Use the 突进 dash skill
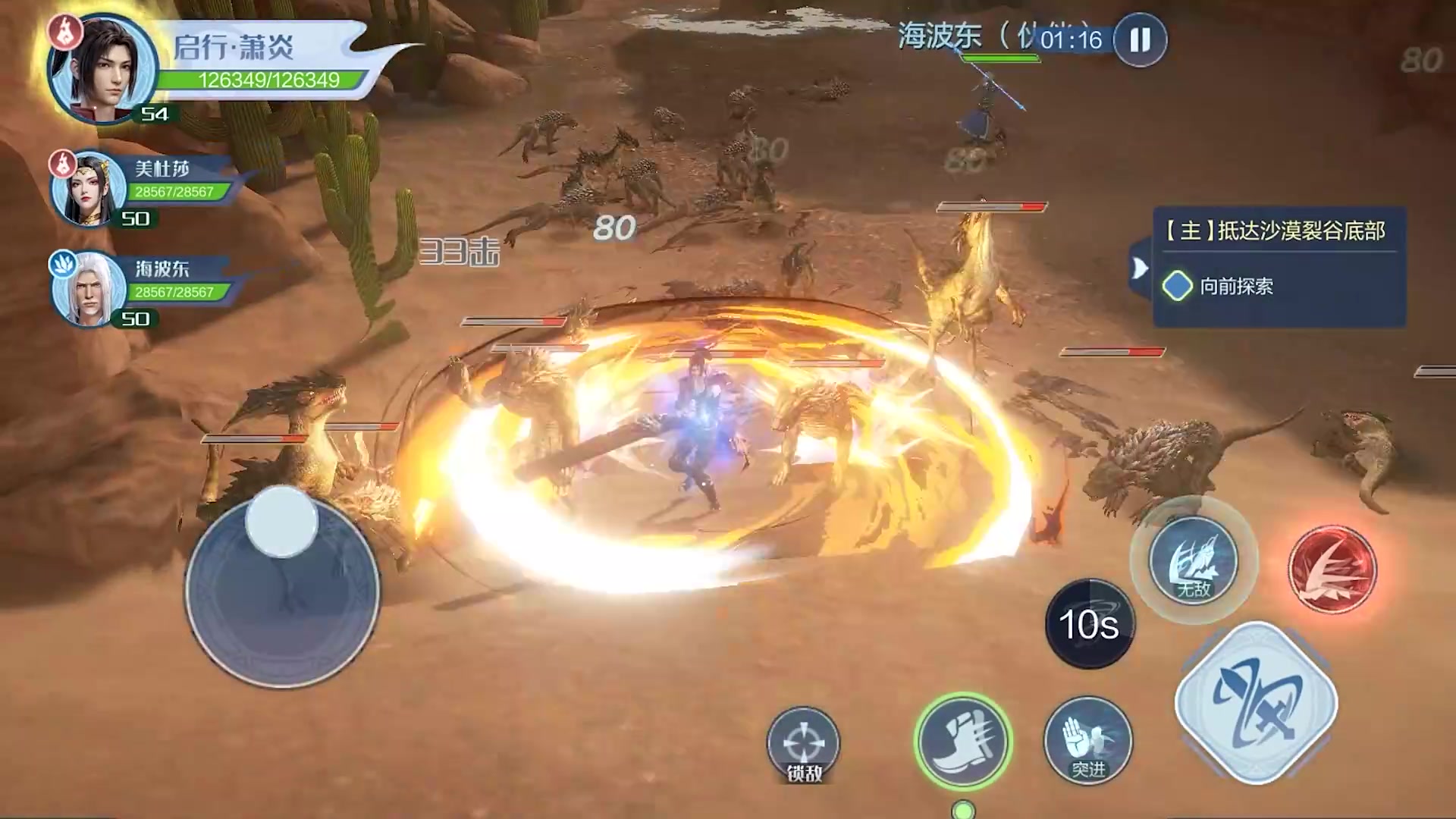Image resolution: width=1456 pixels, height=819 pixels. [1087, 740]
